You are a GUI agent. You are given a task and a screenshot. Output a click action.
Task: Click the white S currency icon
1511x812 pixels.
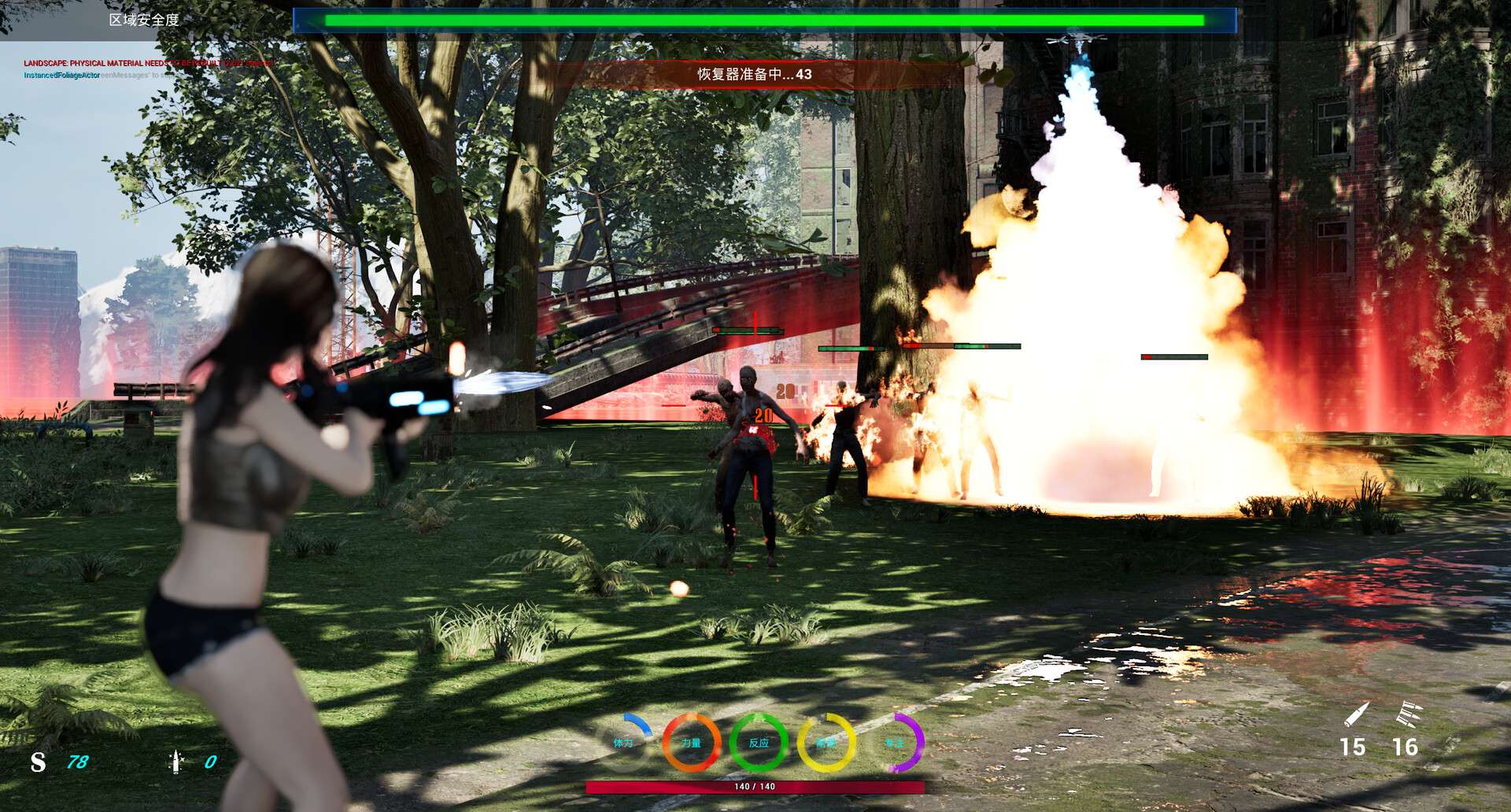pos(38,762)
